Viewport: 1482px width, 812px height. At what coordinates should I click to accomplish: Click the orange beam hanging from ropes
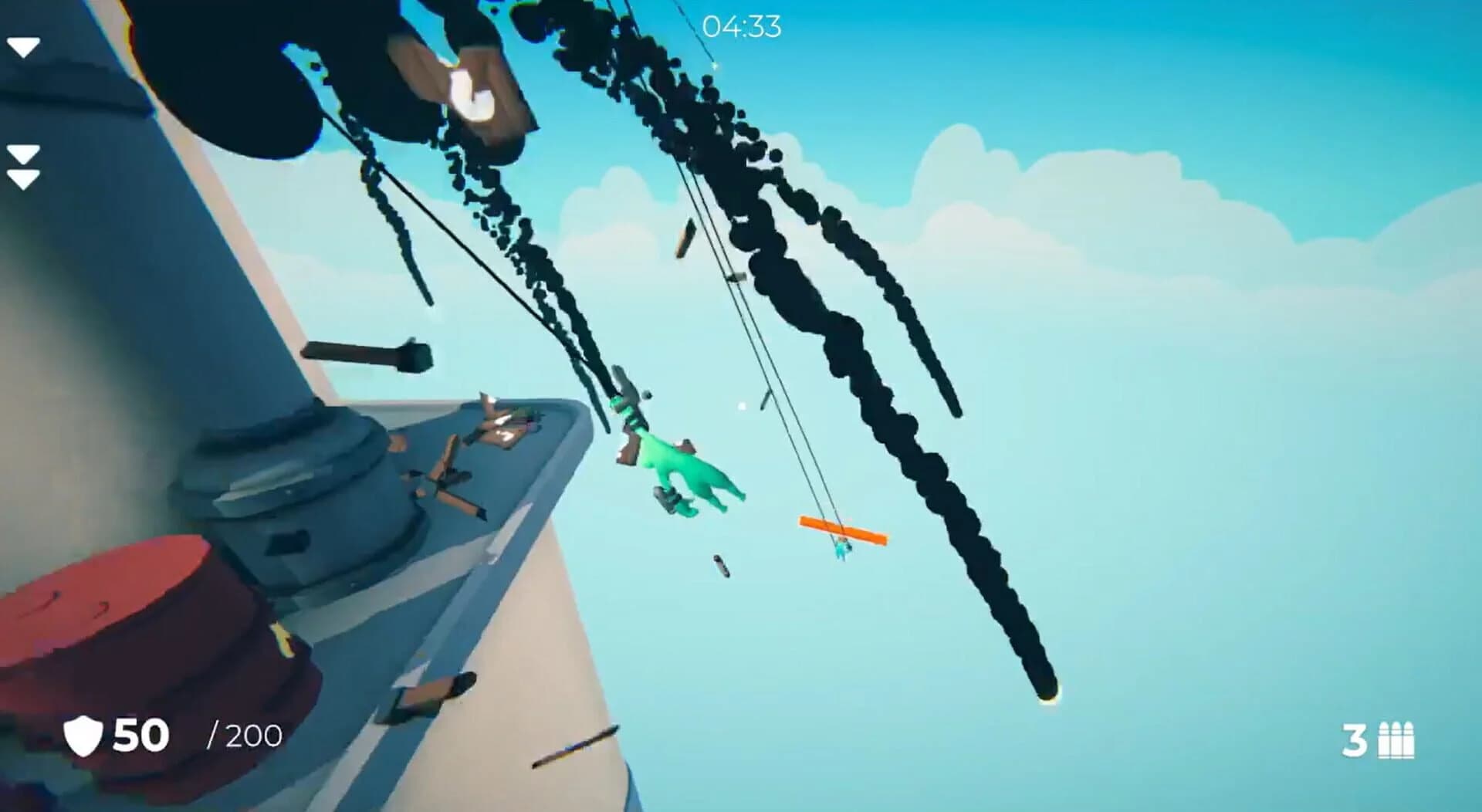click(x=842, y=529)
